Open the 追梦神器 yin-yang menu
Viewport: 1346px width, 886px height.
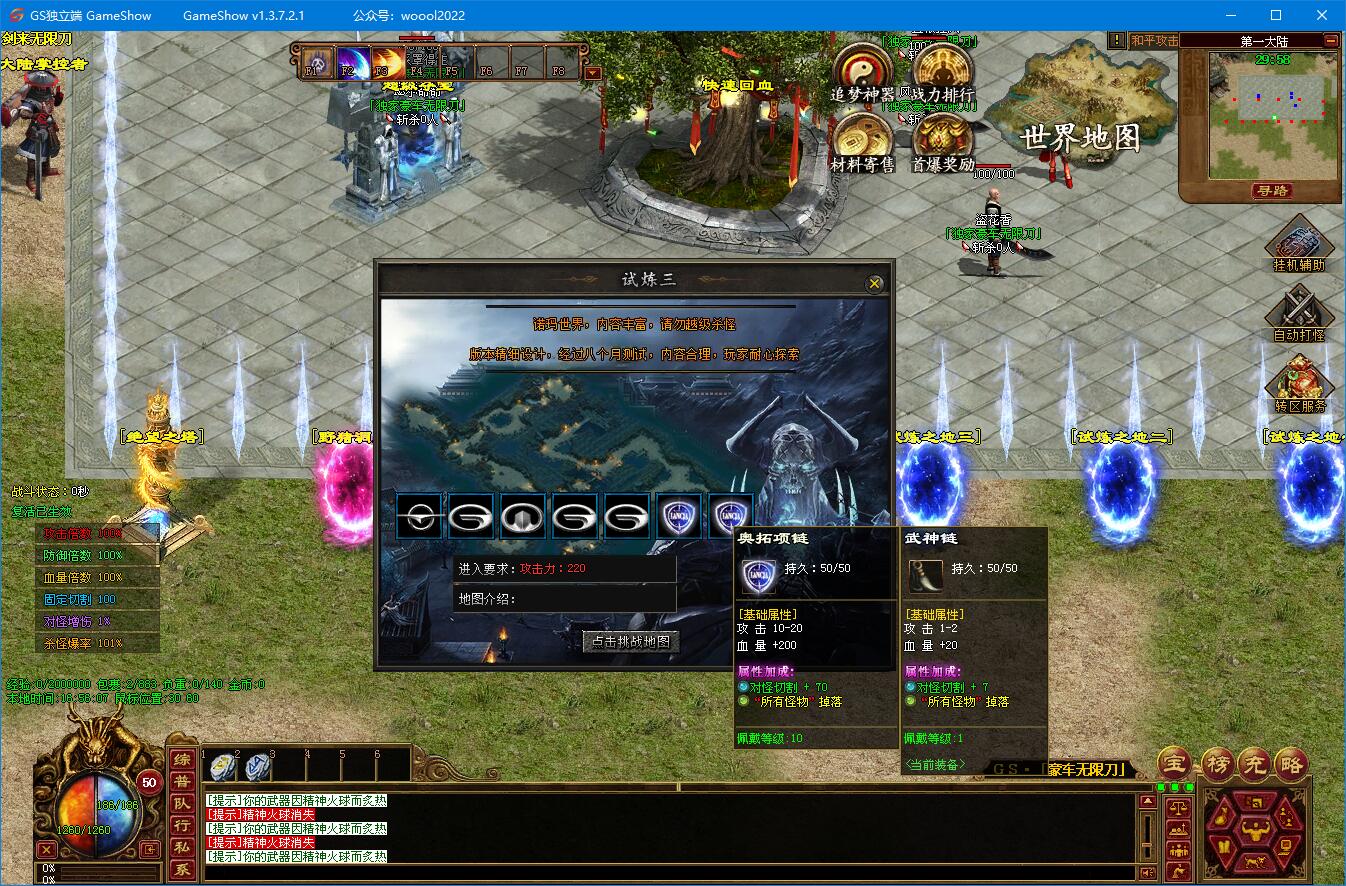(x=862, y=69)
